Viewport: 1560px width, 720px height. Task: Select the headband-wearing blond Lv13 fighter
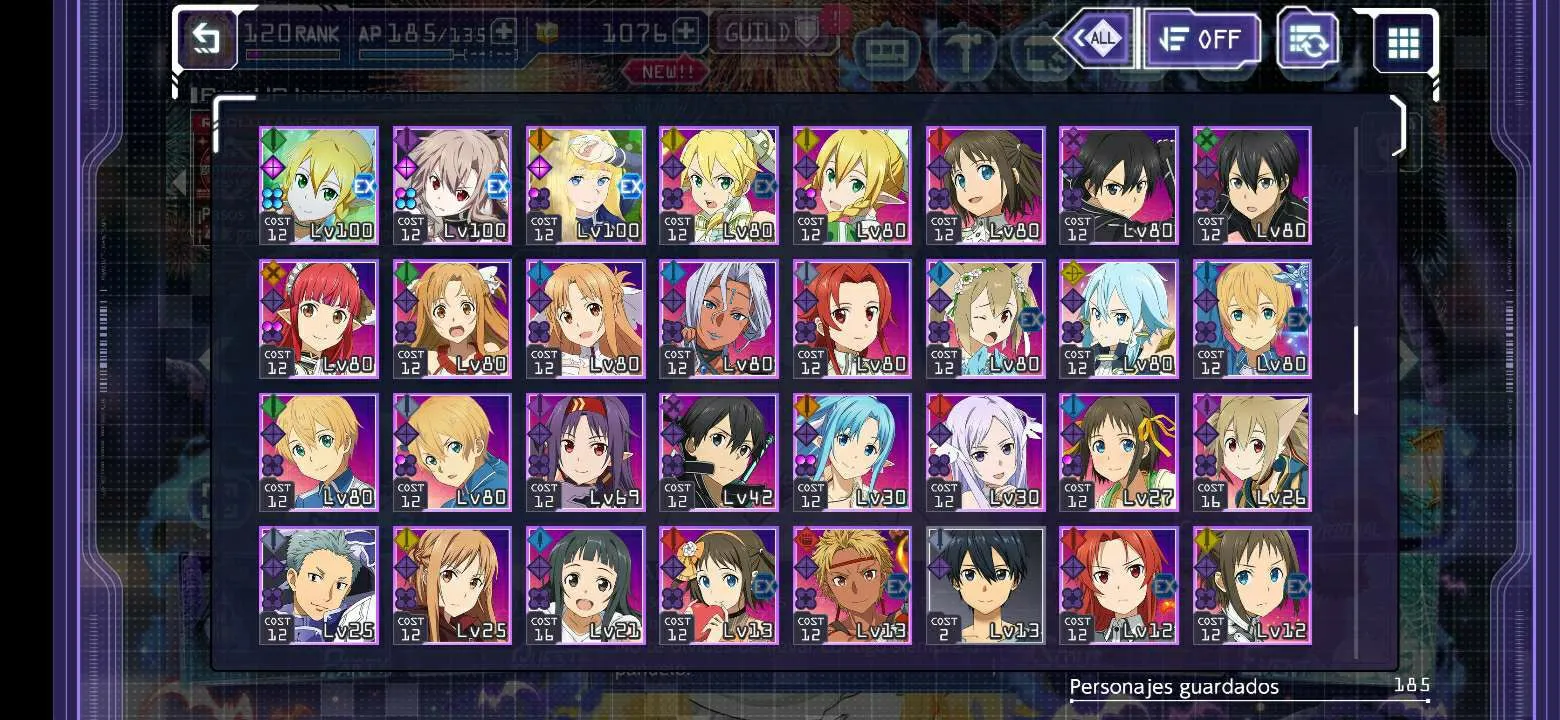(x=852, y=585)
